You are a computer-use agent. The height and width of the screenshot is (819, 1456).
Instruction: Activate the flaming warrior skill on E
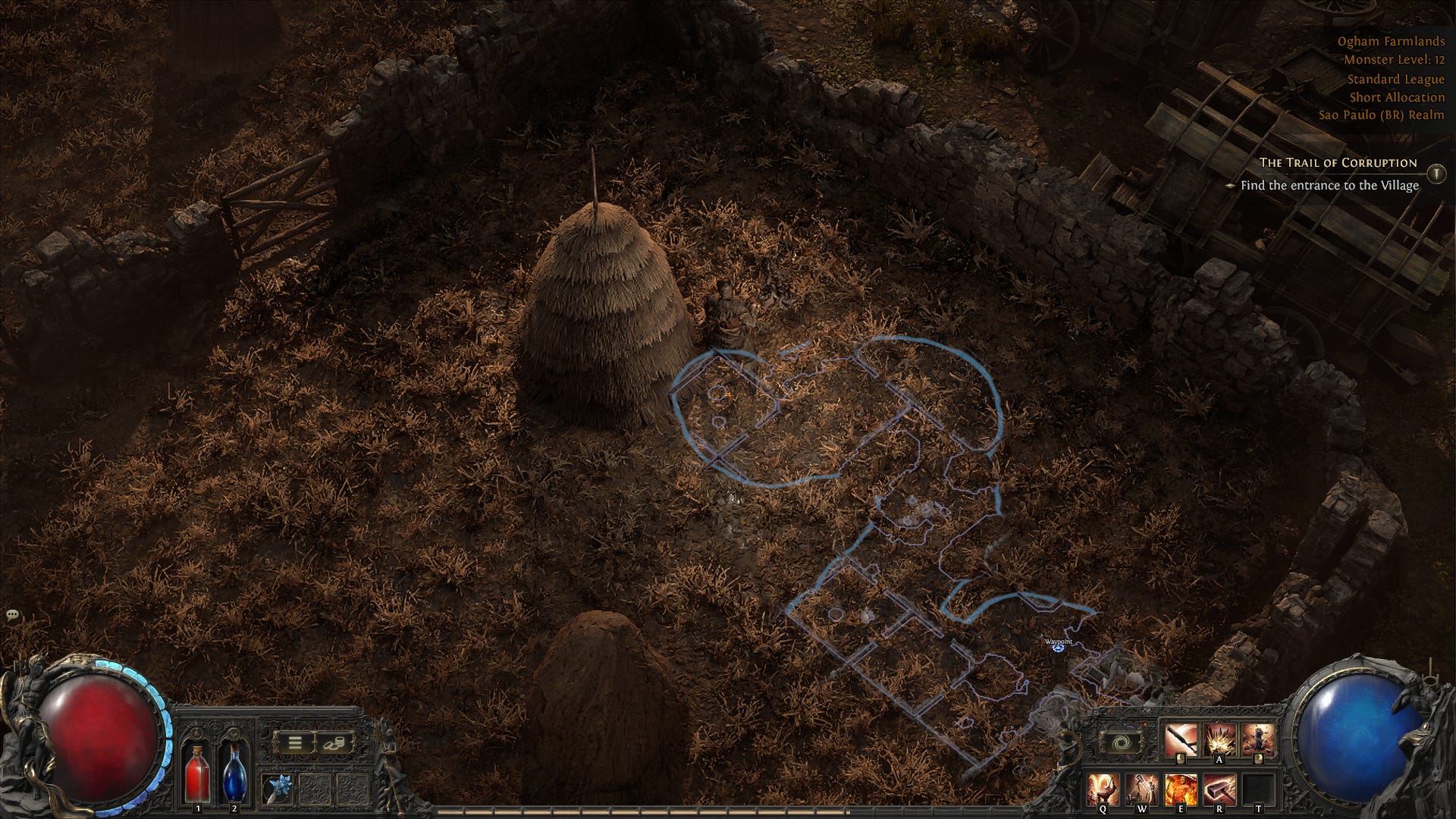(1181, 789)
